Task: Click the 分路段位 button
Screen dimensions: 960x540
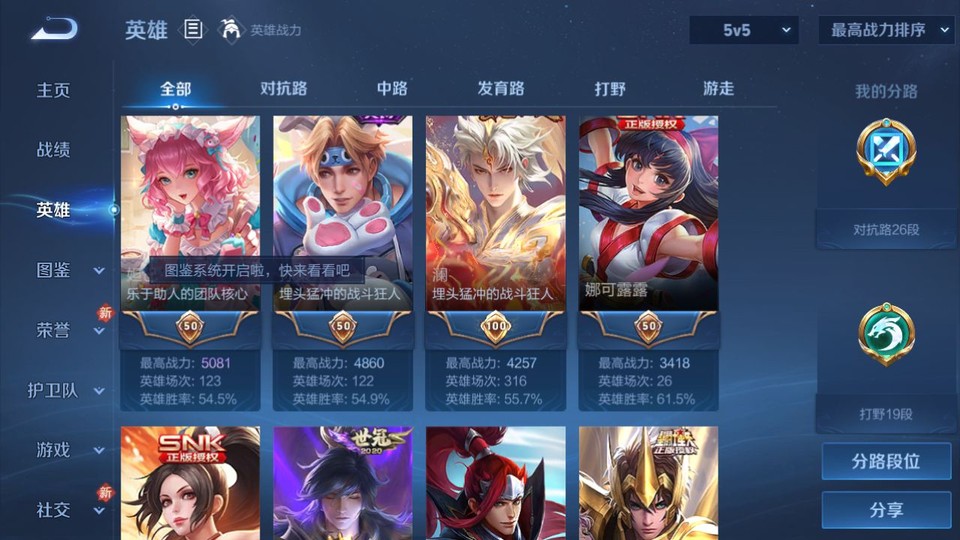Action: pos(886,462)
